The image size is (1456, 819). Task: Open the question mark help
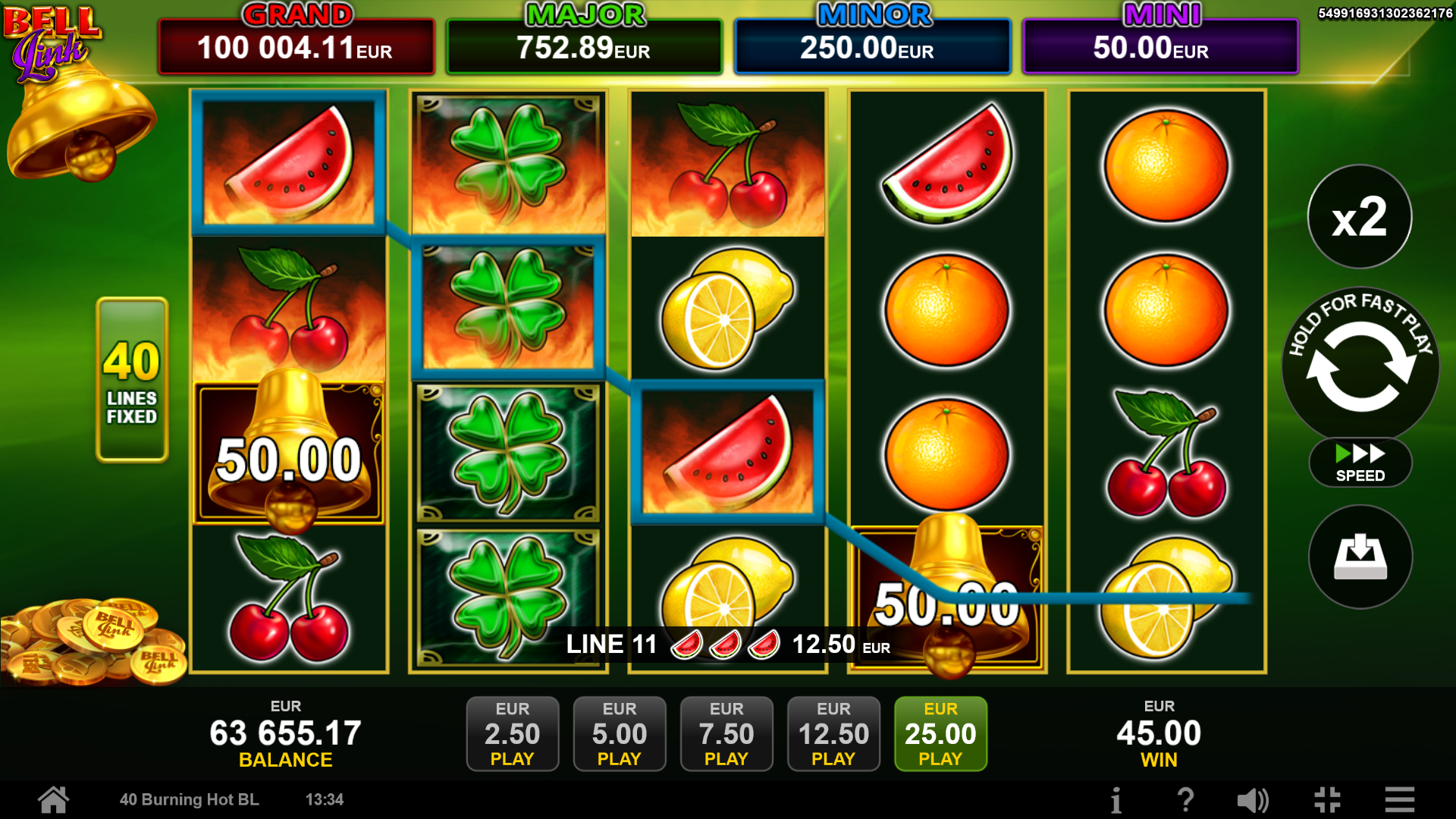coord(1185,800)
